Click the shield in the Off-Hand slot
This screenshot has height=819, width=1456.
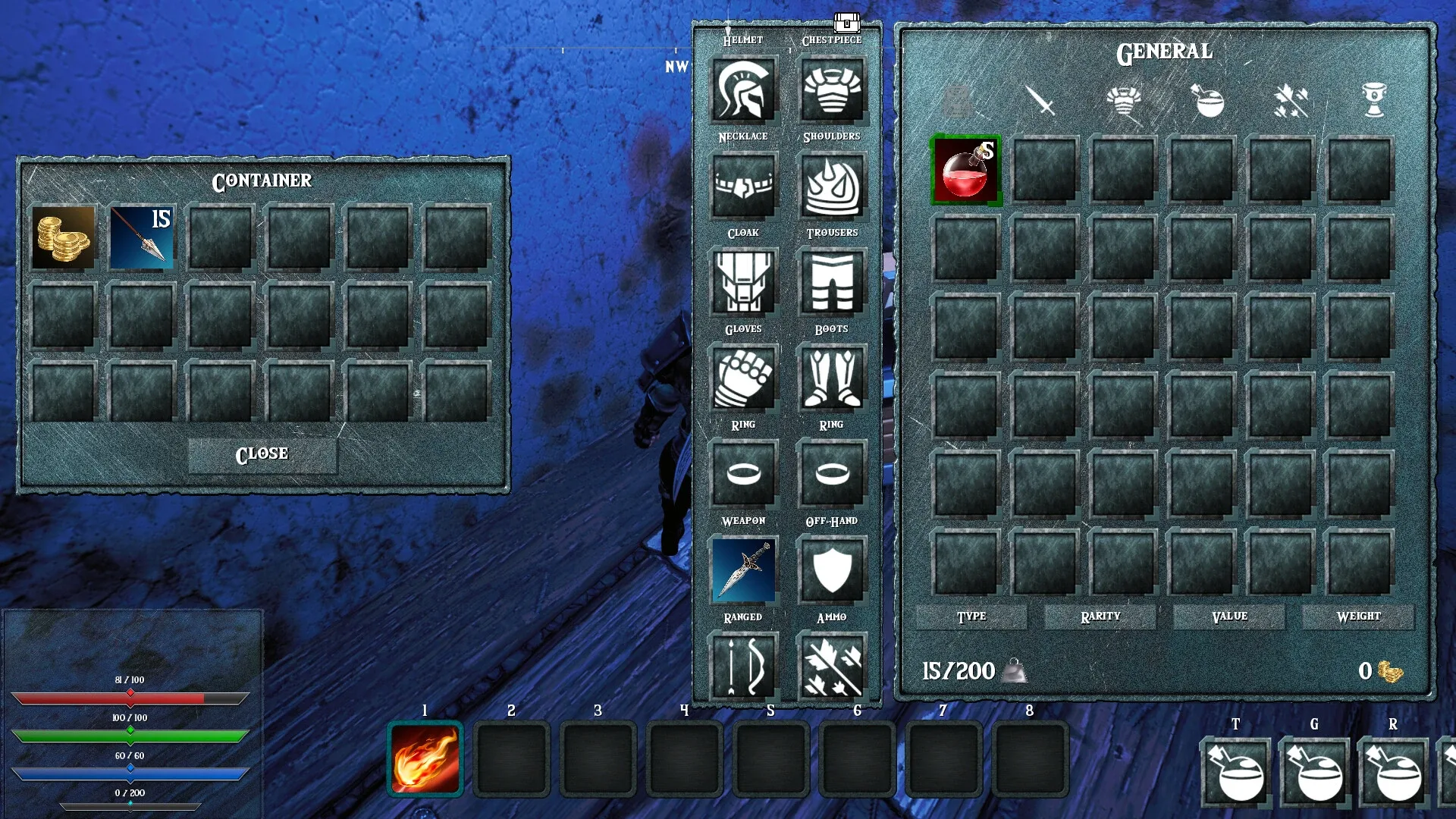tap(832, 570)
